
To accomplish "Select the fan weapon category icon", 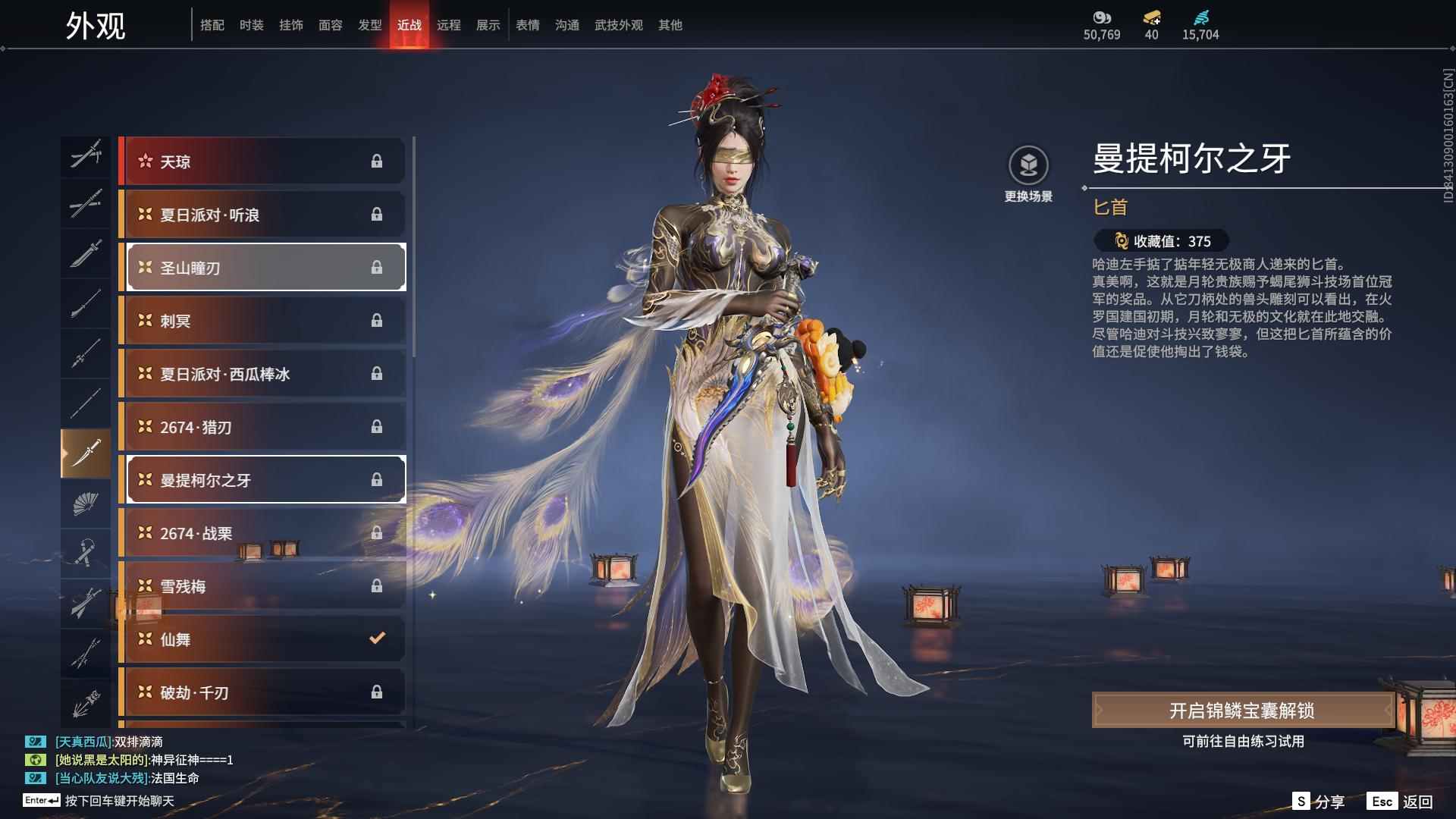I will (86, 504).
